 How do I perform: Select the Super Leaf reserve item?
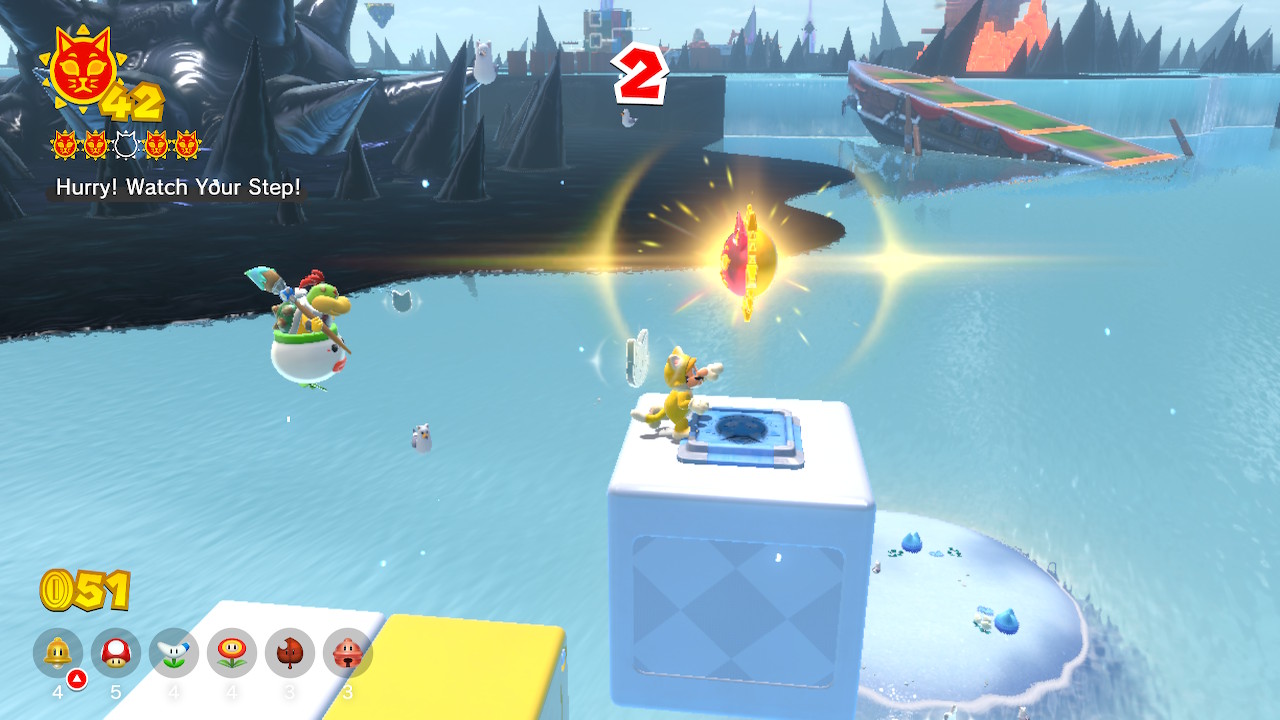point(290,653)
